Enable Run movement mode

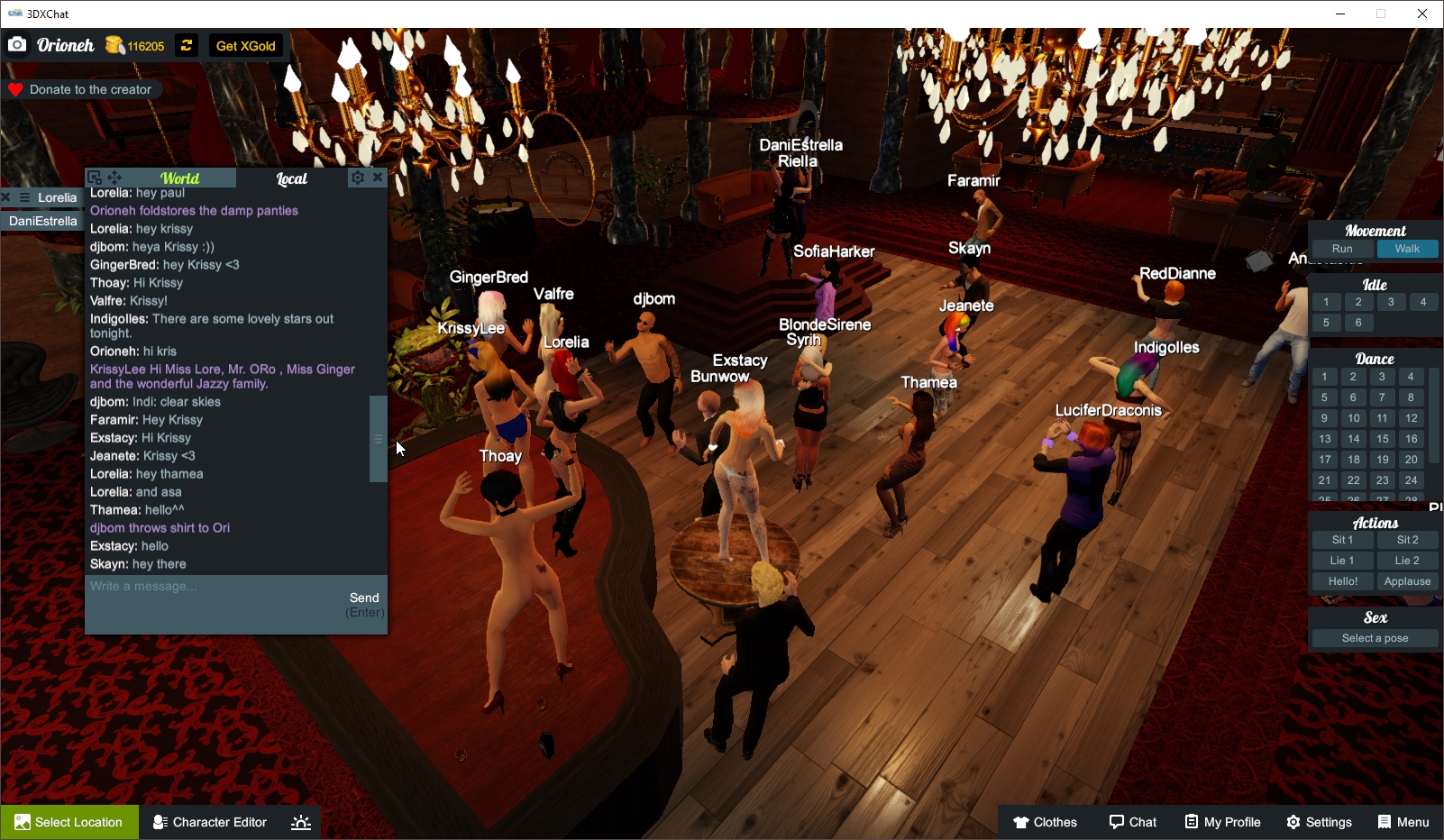pyautogui.click(x=1342, y=248)
